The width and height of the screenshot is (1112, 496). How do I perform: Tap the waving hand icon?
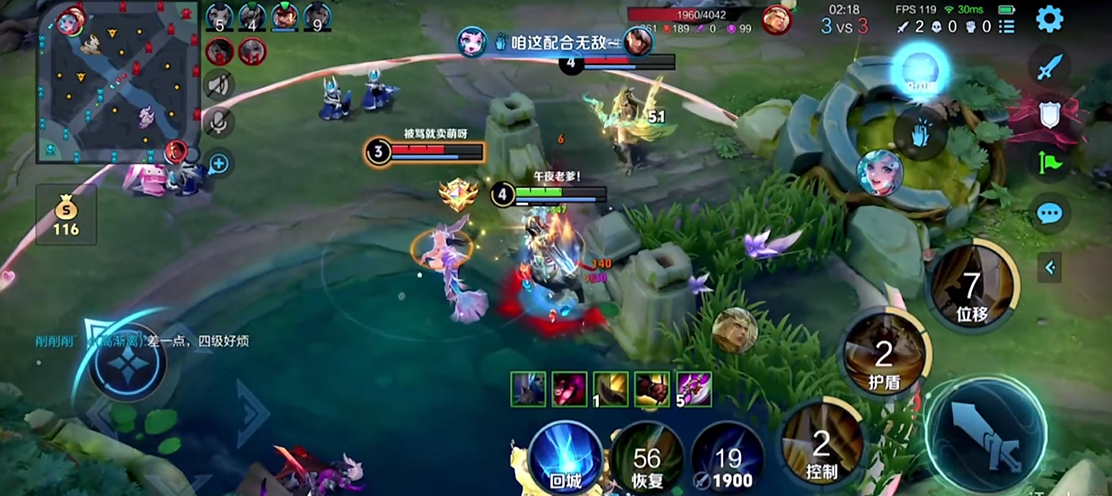click(919, 131)
